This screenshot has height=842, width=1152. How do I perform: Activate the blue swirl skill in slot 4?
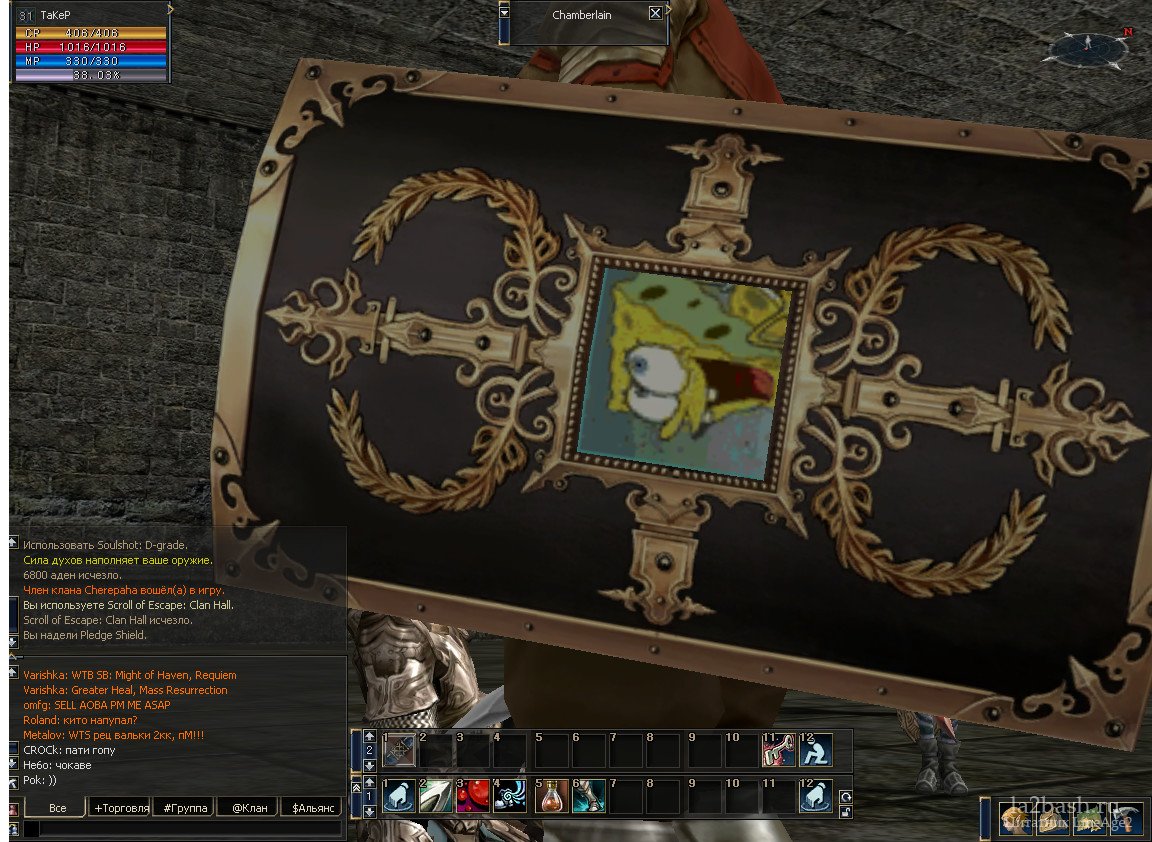tap(510, 796)
